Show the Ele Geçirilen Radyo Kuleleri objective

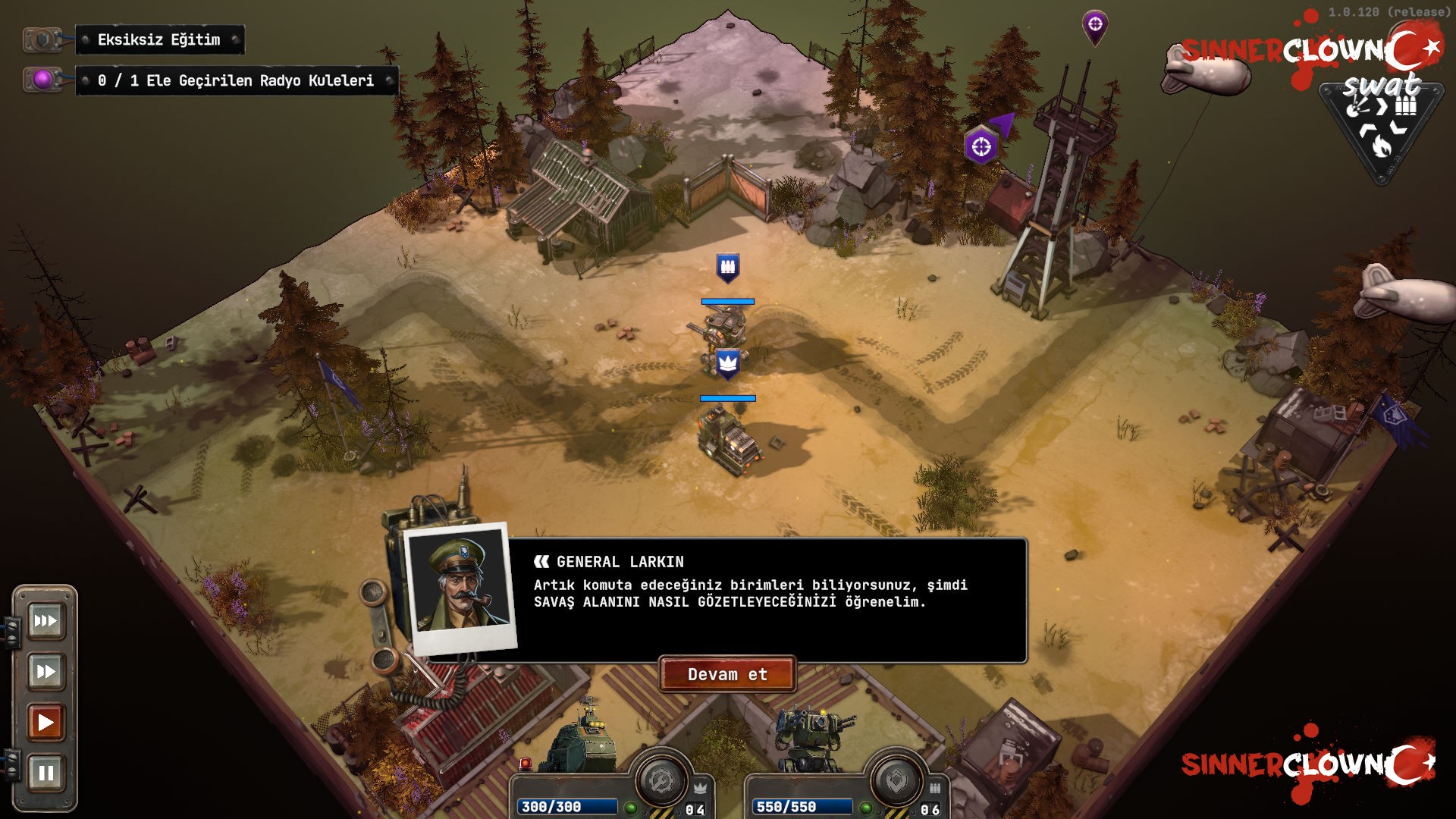click(236, 80)
